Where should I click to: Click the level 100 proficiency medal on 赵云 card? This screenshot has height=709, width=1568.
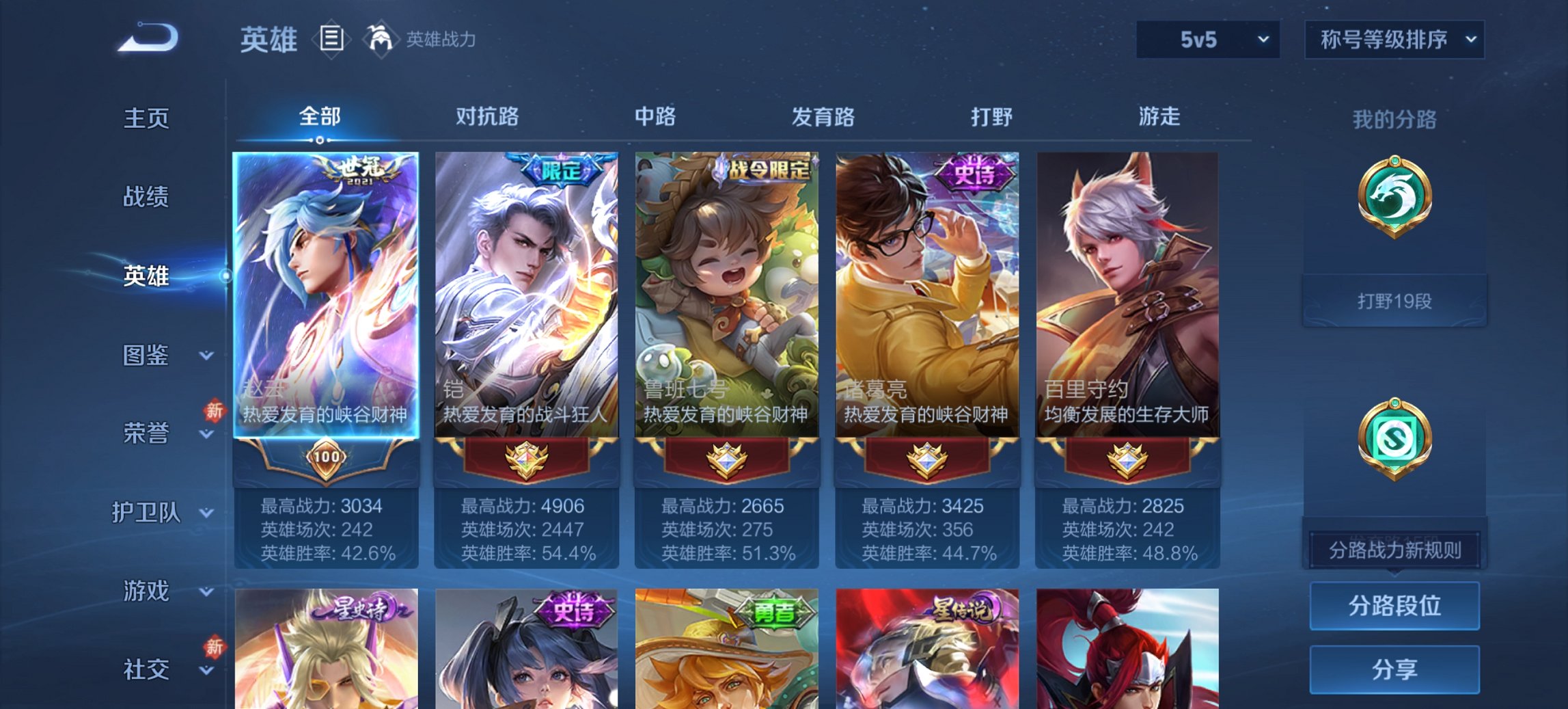coord(327,457)
